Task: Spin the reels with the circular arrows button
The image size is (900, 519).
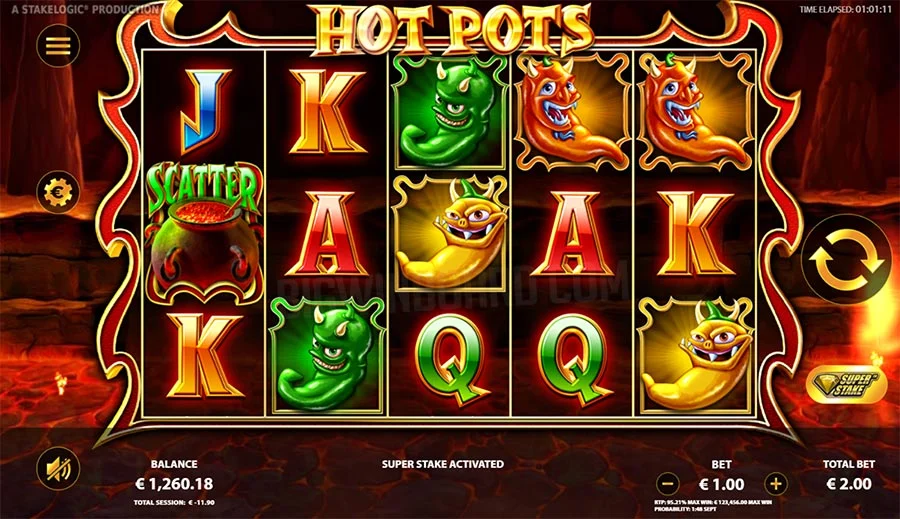Action: tap(846, 259)
